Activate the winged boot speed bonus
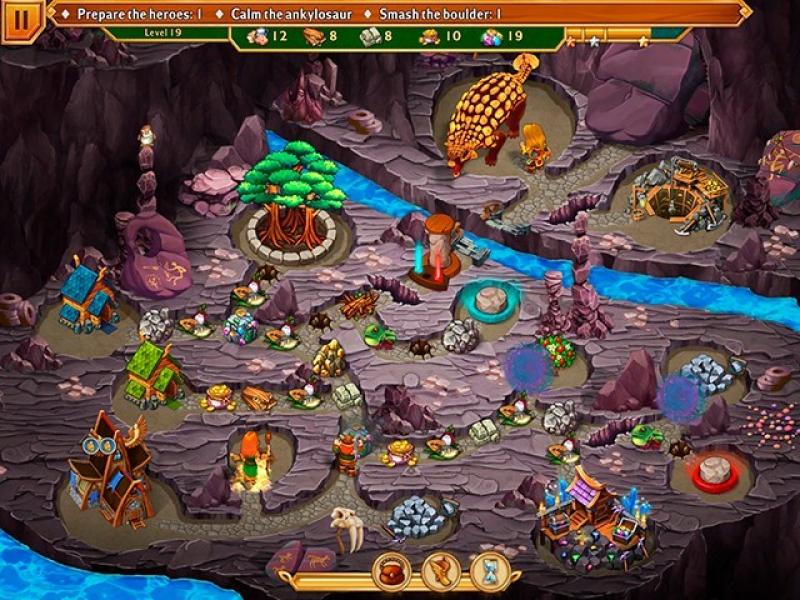800x600 pixels. [x=441, y=572]
